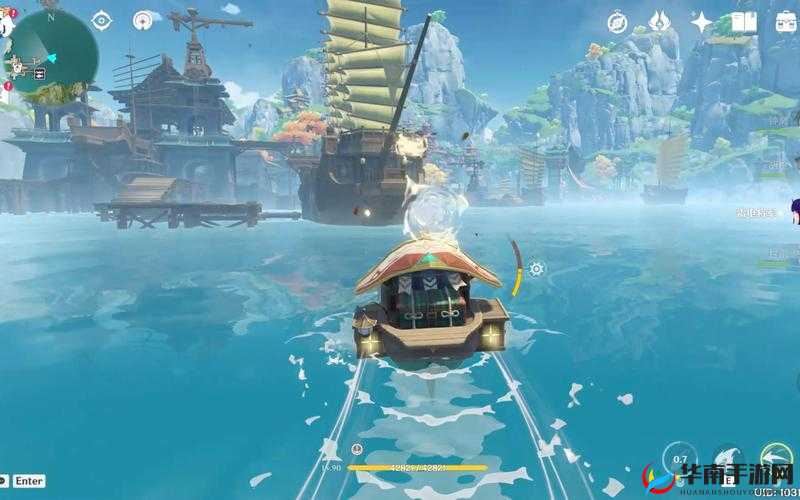Trigger the boat's wave skill icon
Screen dimensions: 800x500
click(729, 458)
